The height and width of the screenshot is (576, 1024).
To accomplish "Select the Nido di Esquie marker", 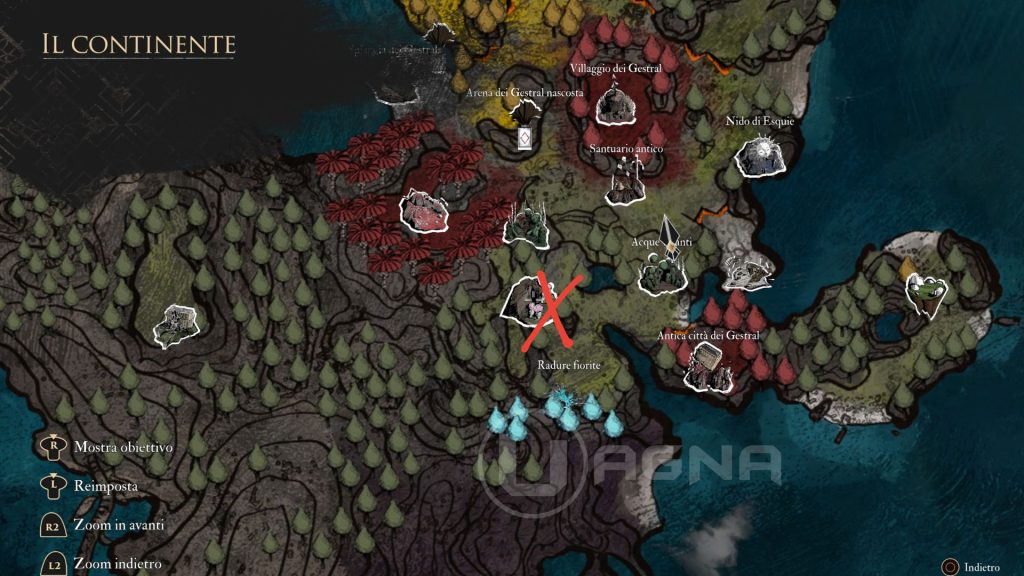I will [x=759, y=156].
